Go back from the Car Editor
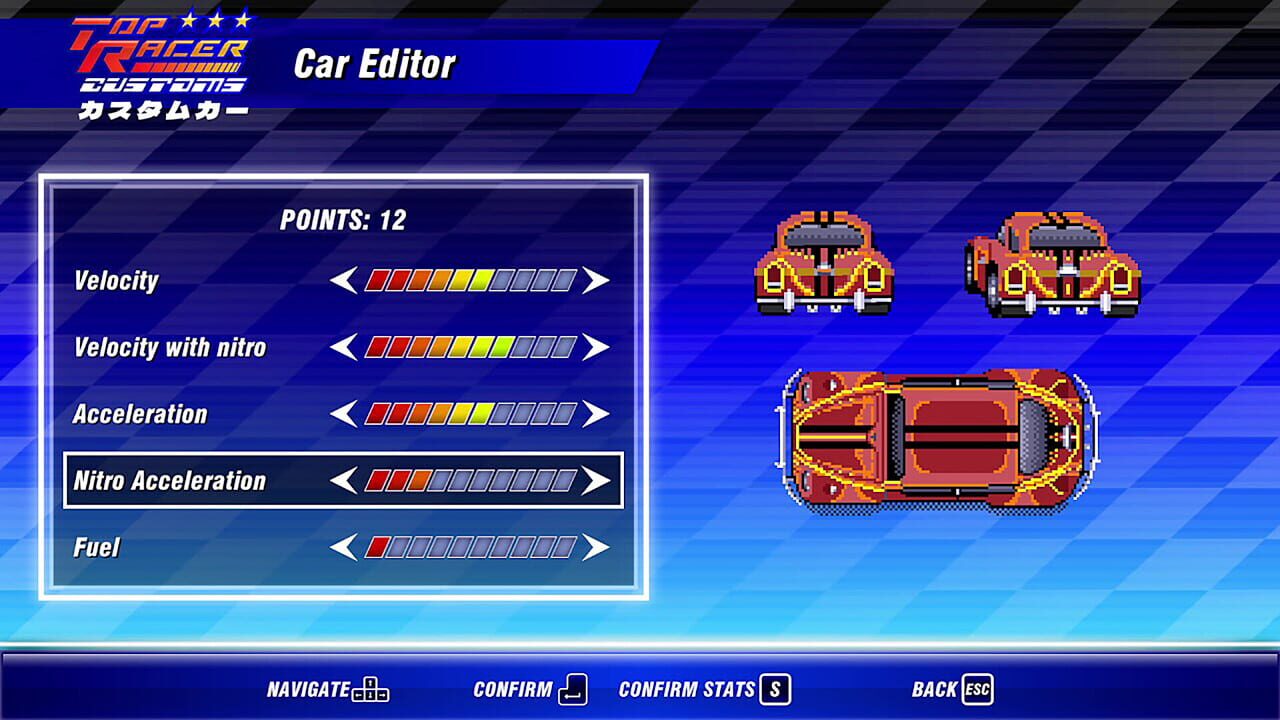Screen dimensions: 1280x720 tap(951, 689)
